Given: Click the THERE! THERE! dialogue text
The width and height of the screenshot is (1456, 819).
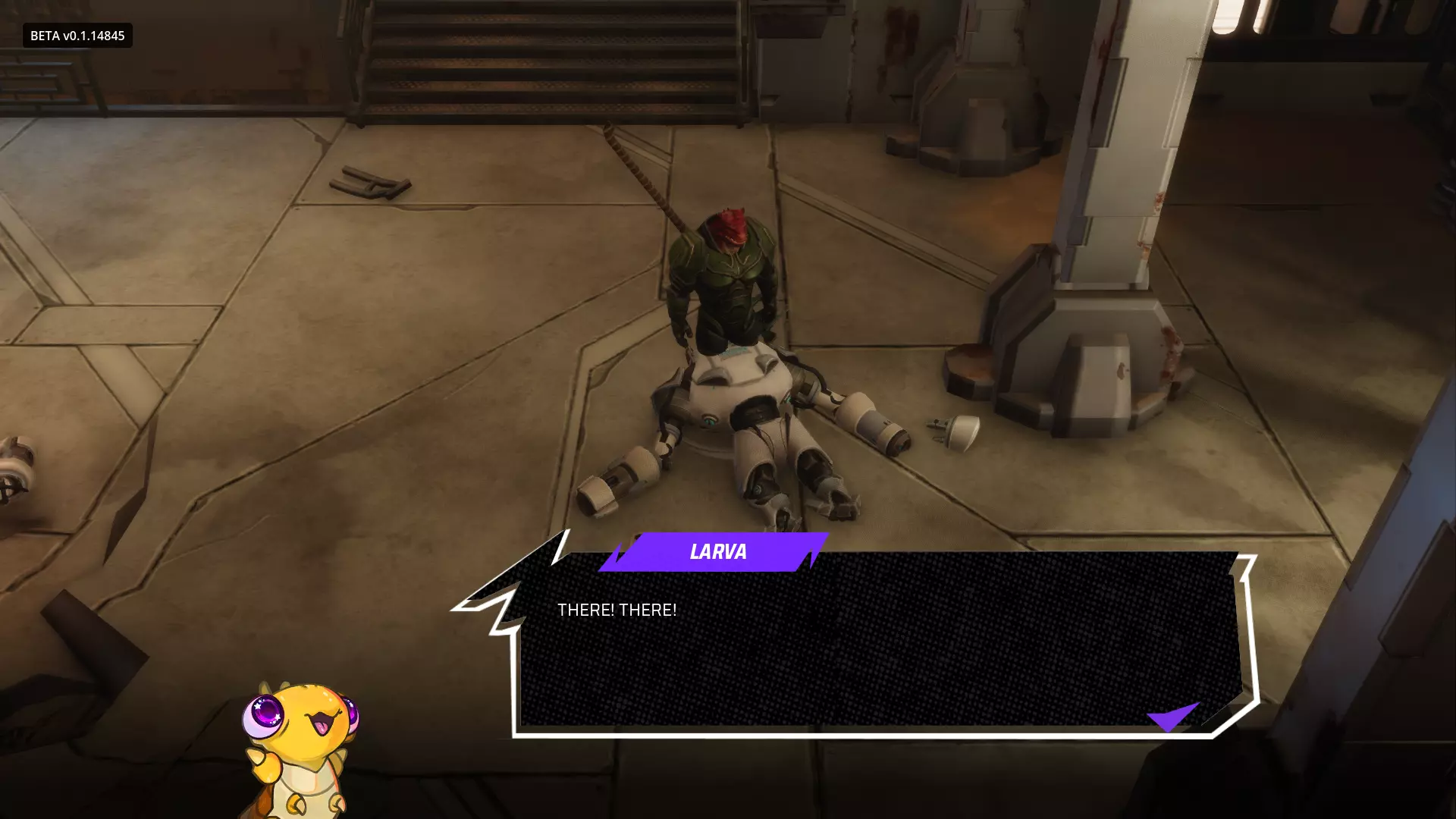Looking at the screenshot, I should point(617,609).
